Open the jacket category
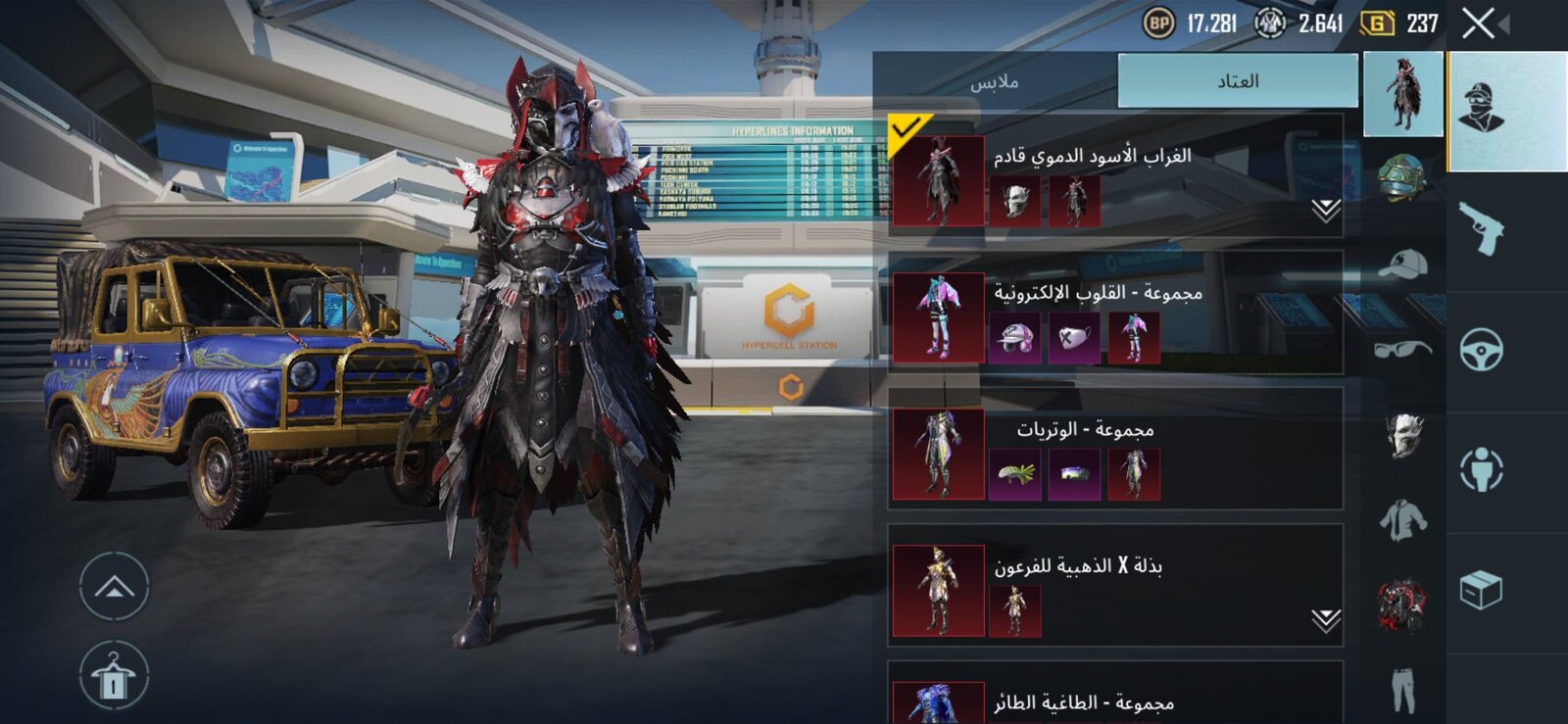This screenshot has width=1568, height=724. pyautogui.click(x=1402, y=519)
